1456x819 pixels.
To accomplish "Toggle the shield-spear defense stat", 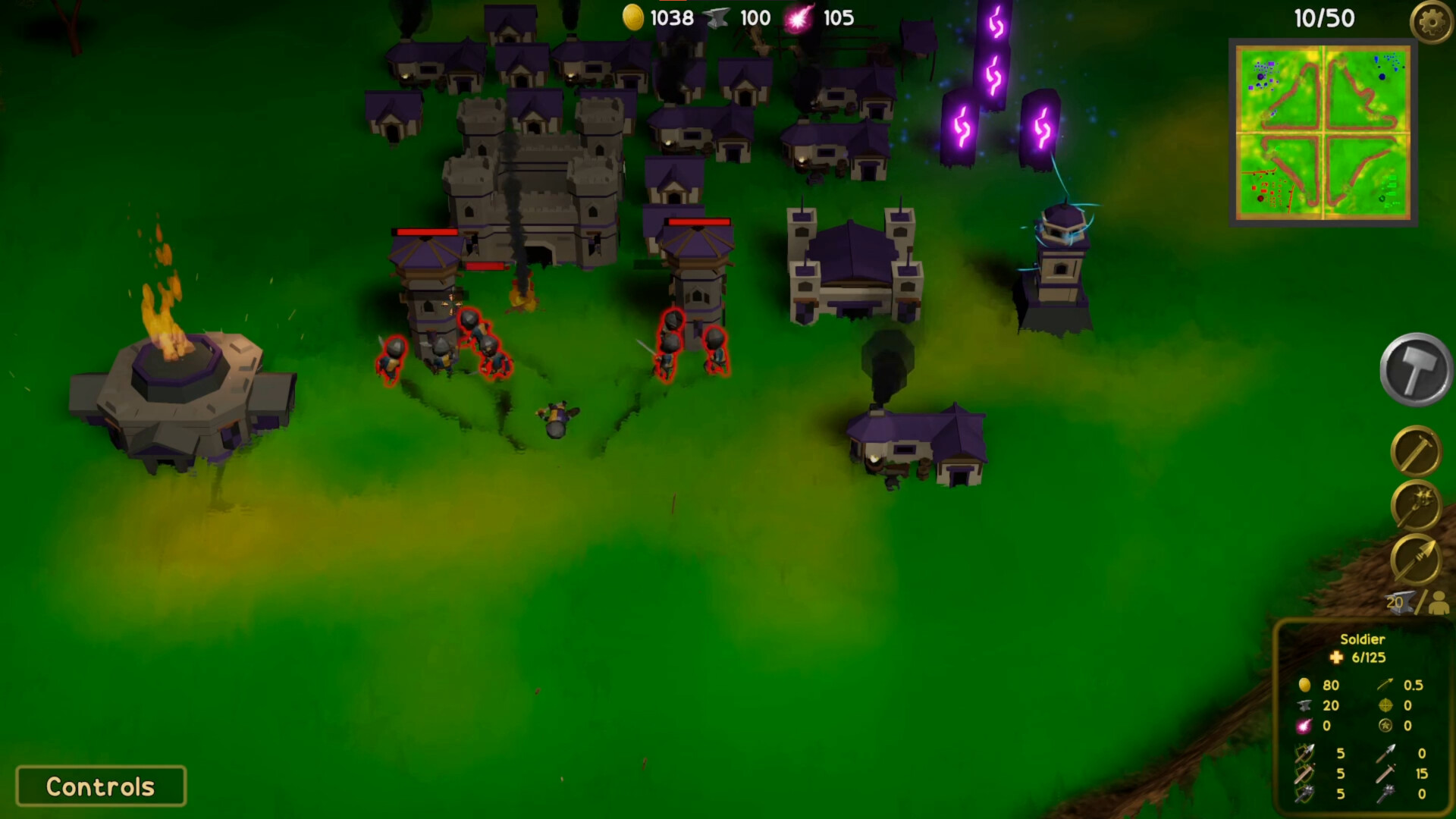I will (x=1304, y=752).
